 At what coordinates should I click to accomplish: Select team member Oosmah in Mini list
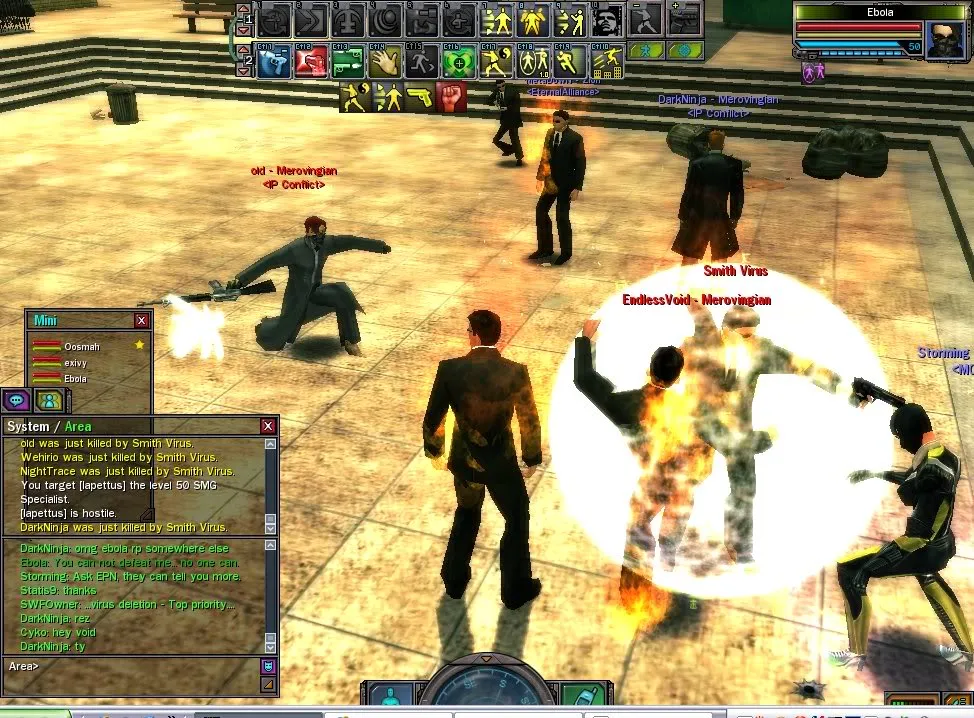80,346
